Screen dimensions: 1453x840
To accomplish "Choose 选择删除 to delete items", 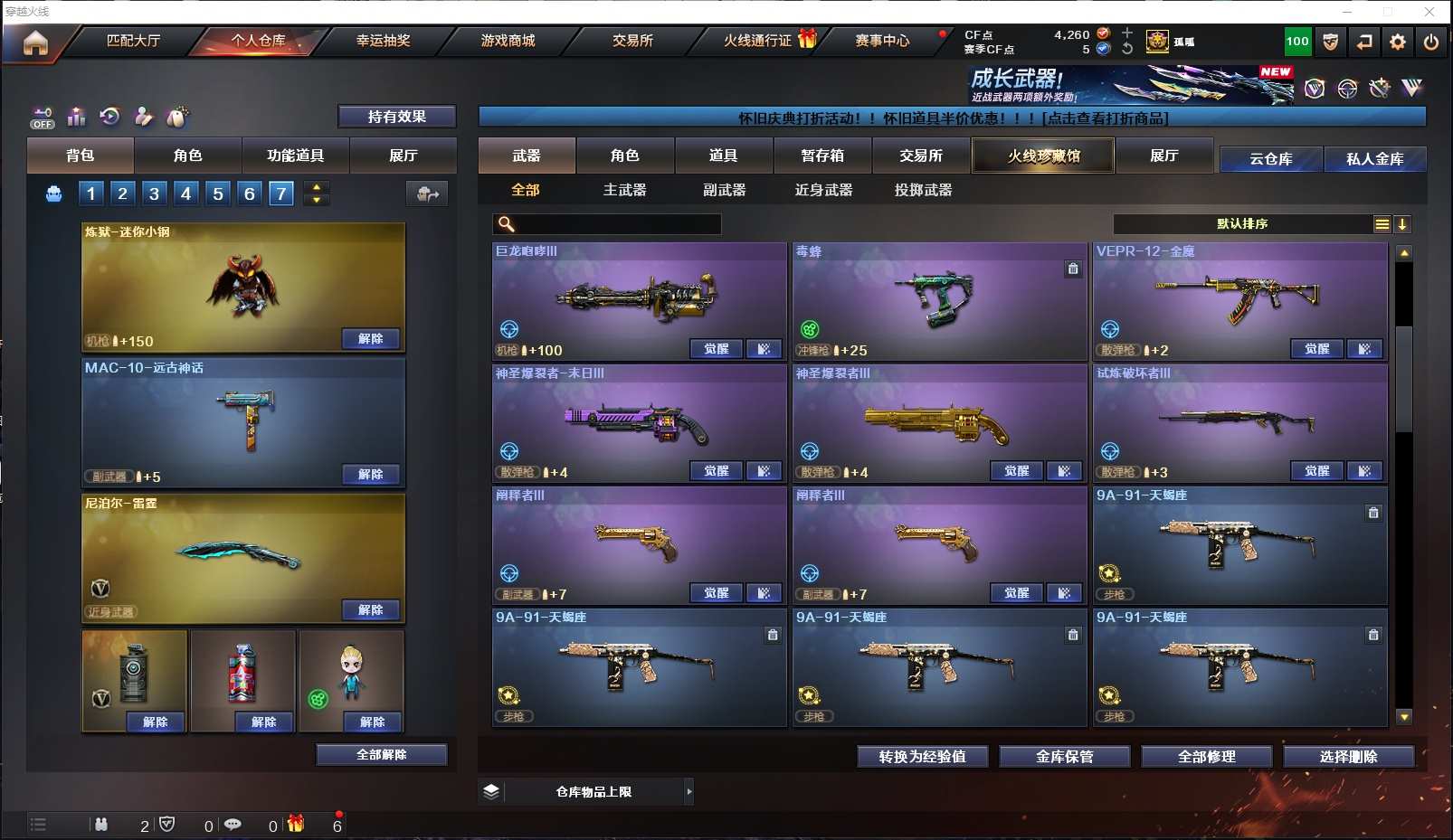I will coord(1348,757).
